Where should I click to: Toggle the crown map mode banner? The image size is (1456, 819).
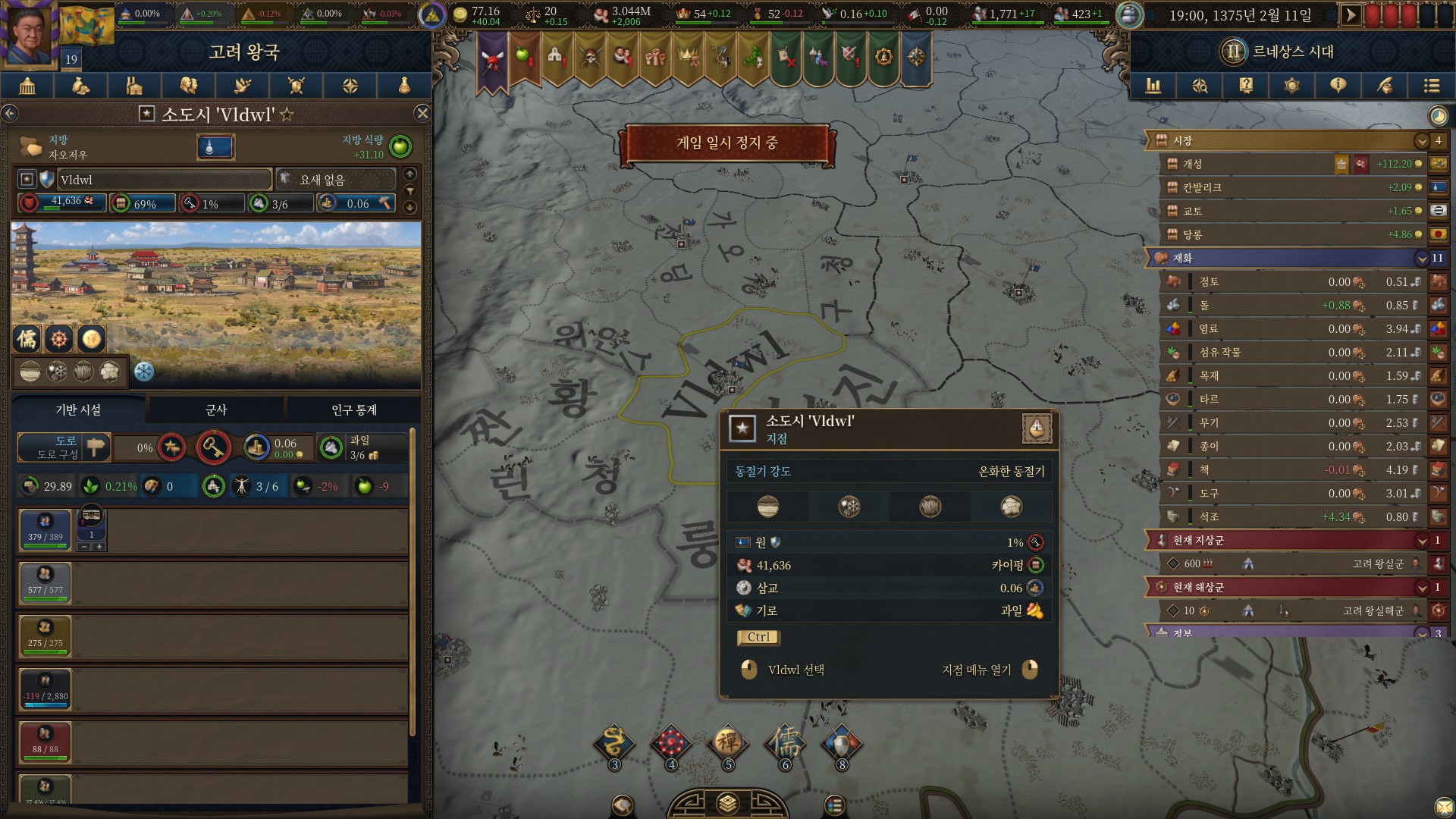(x=686, y=58)
